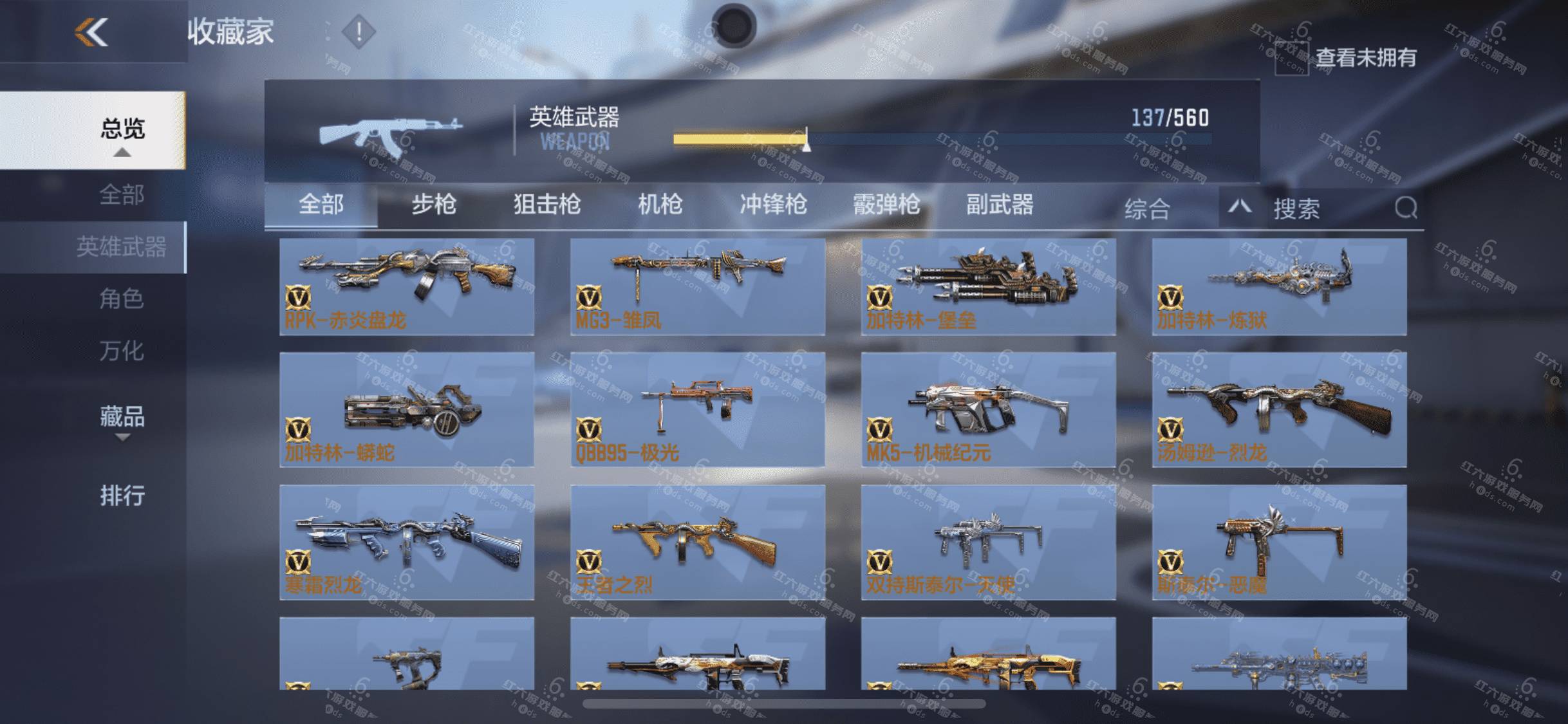Switch to the 霰弹枪 tab
1568x724 pixels.
pyautogui.click(x=886, y=205)
